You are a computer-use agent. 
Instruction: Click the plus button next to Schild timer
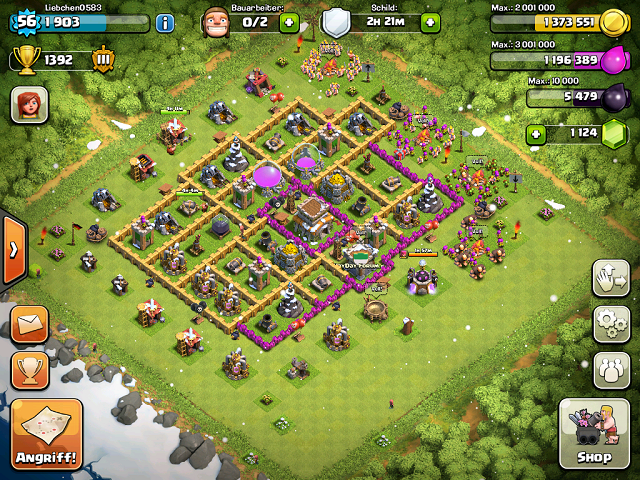click(430, 22)
